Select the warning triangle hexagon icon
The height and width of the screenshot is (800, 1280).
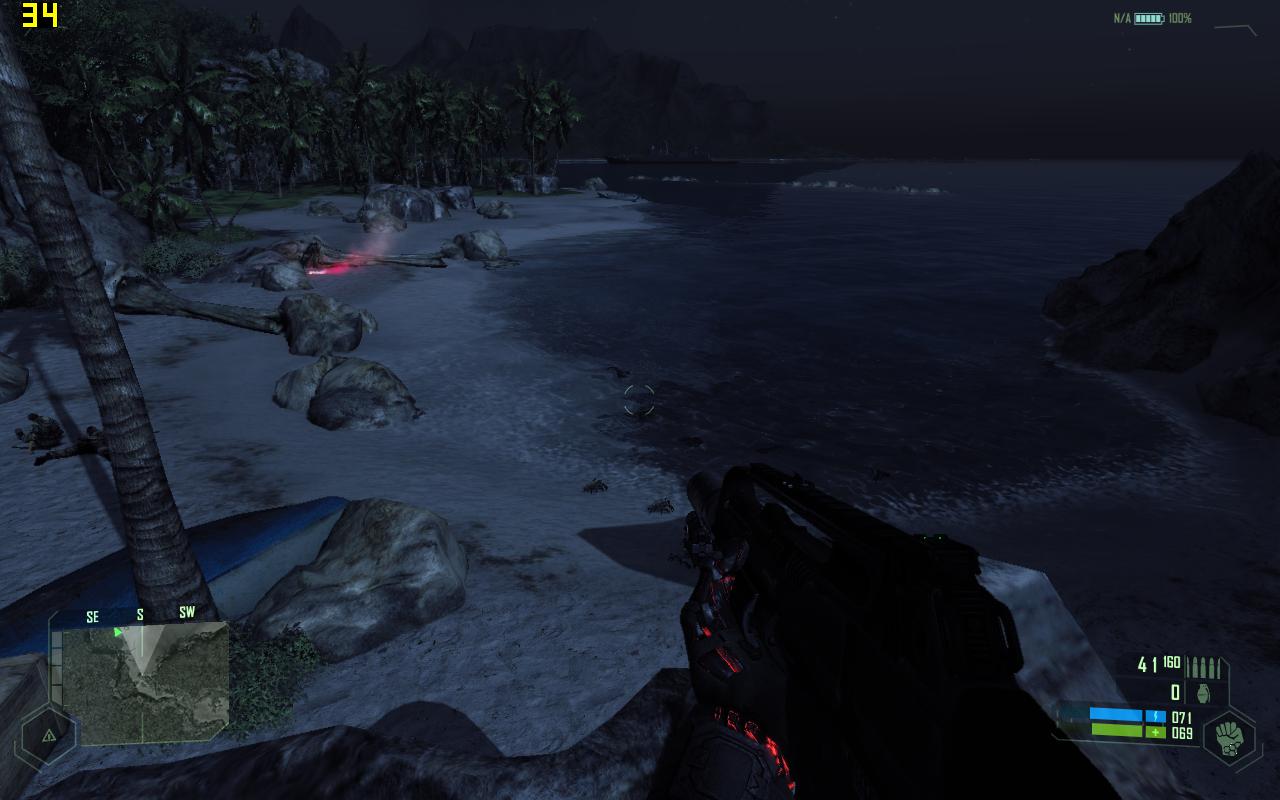pyautogui.click(x=47, y=736)
